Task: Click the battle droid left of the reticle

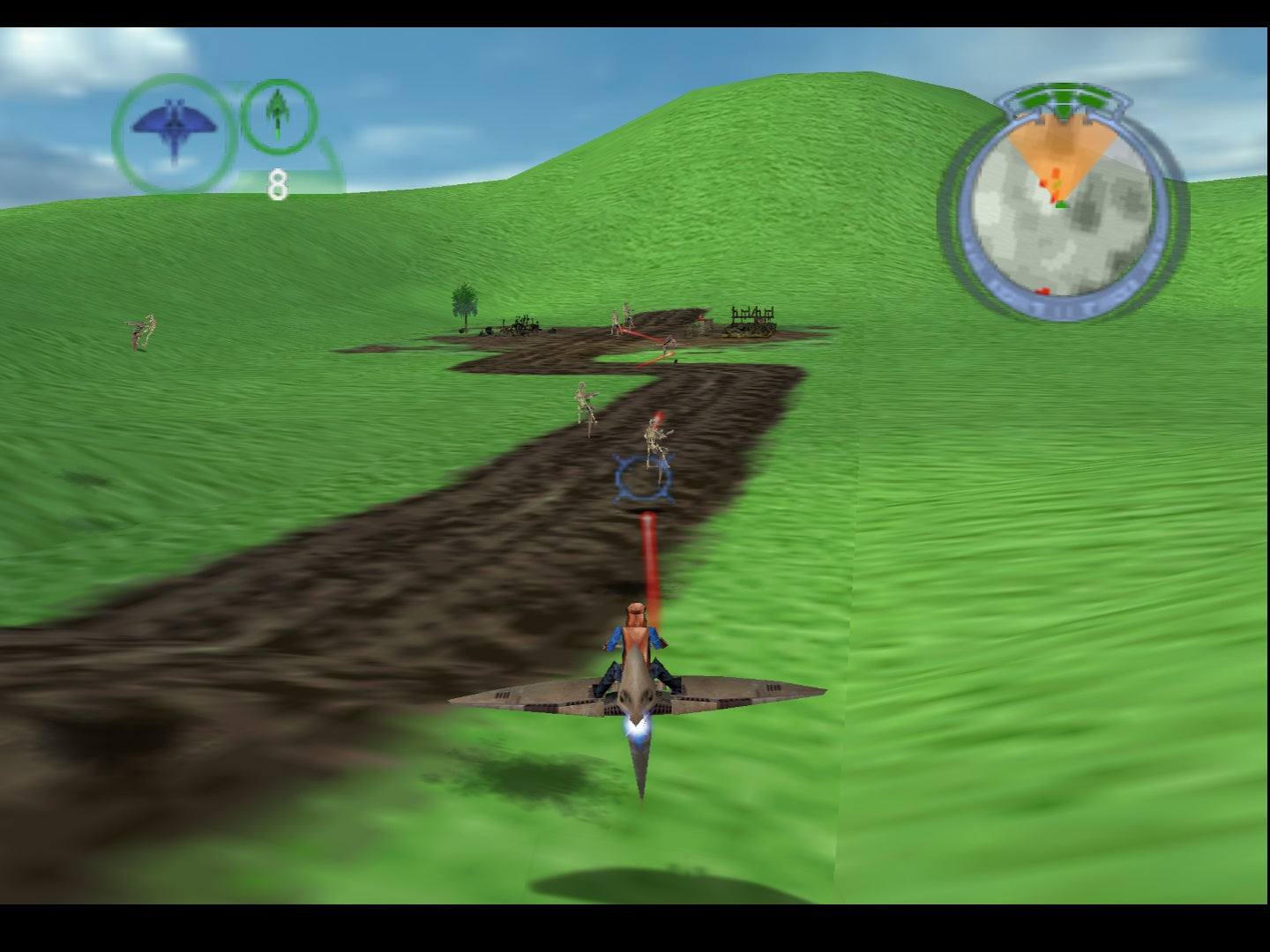Action: (x=583, y=401)
